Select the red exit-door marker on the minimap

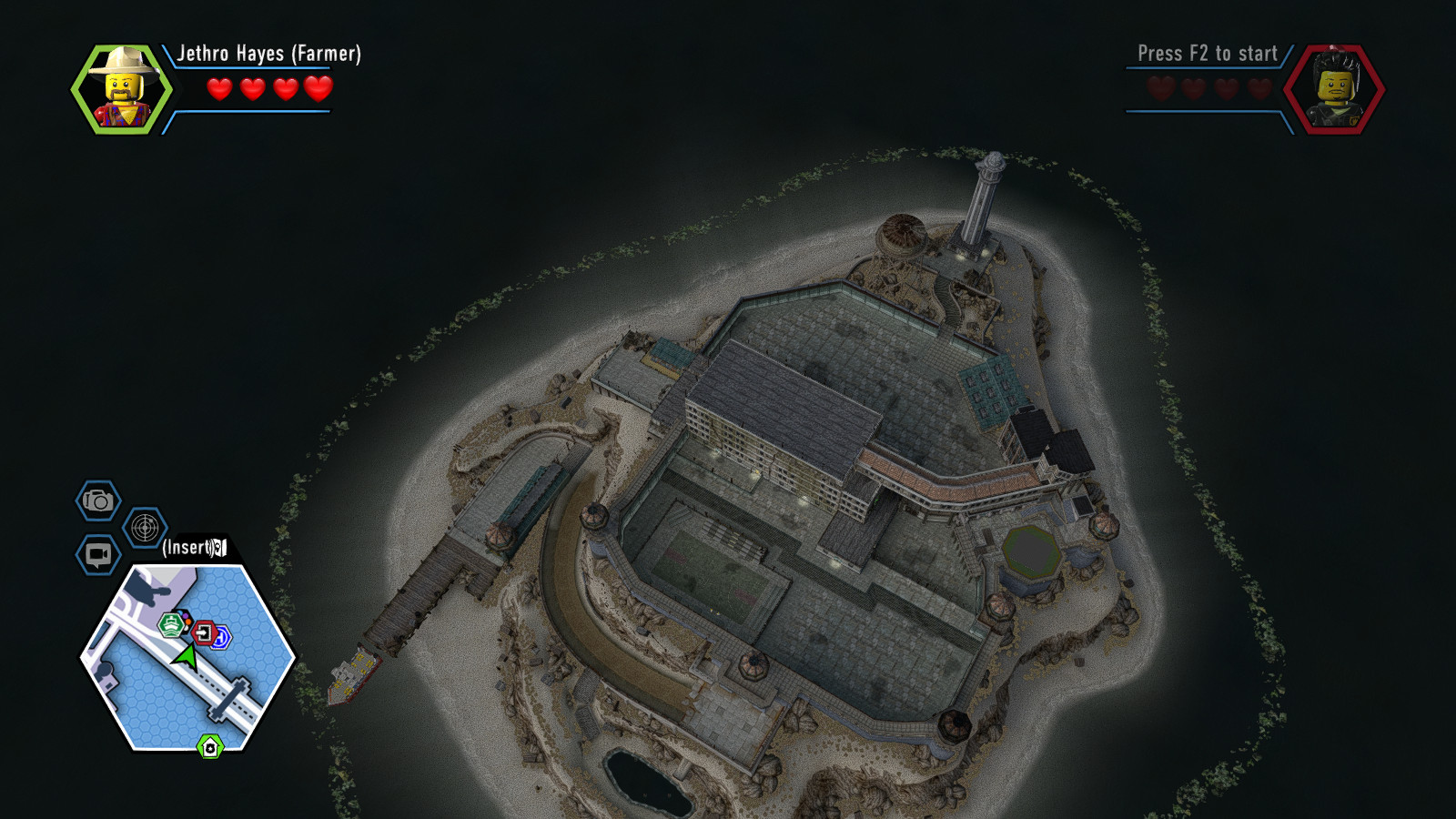point(204,633)
